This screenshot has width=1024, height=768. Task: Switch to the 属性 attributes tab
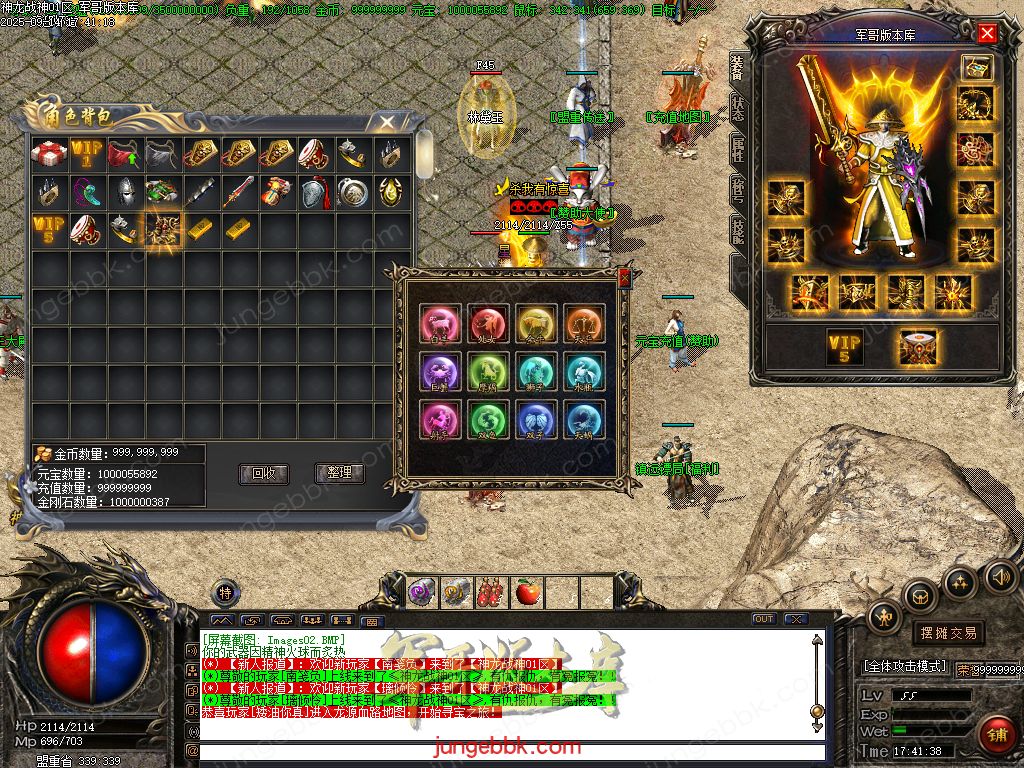point(737,150)
